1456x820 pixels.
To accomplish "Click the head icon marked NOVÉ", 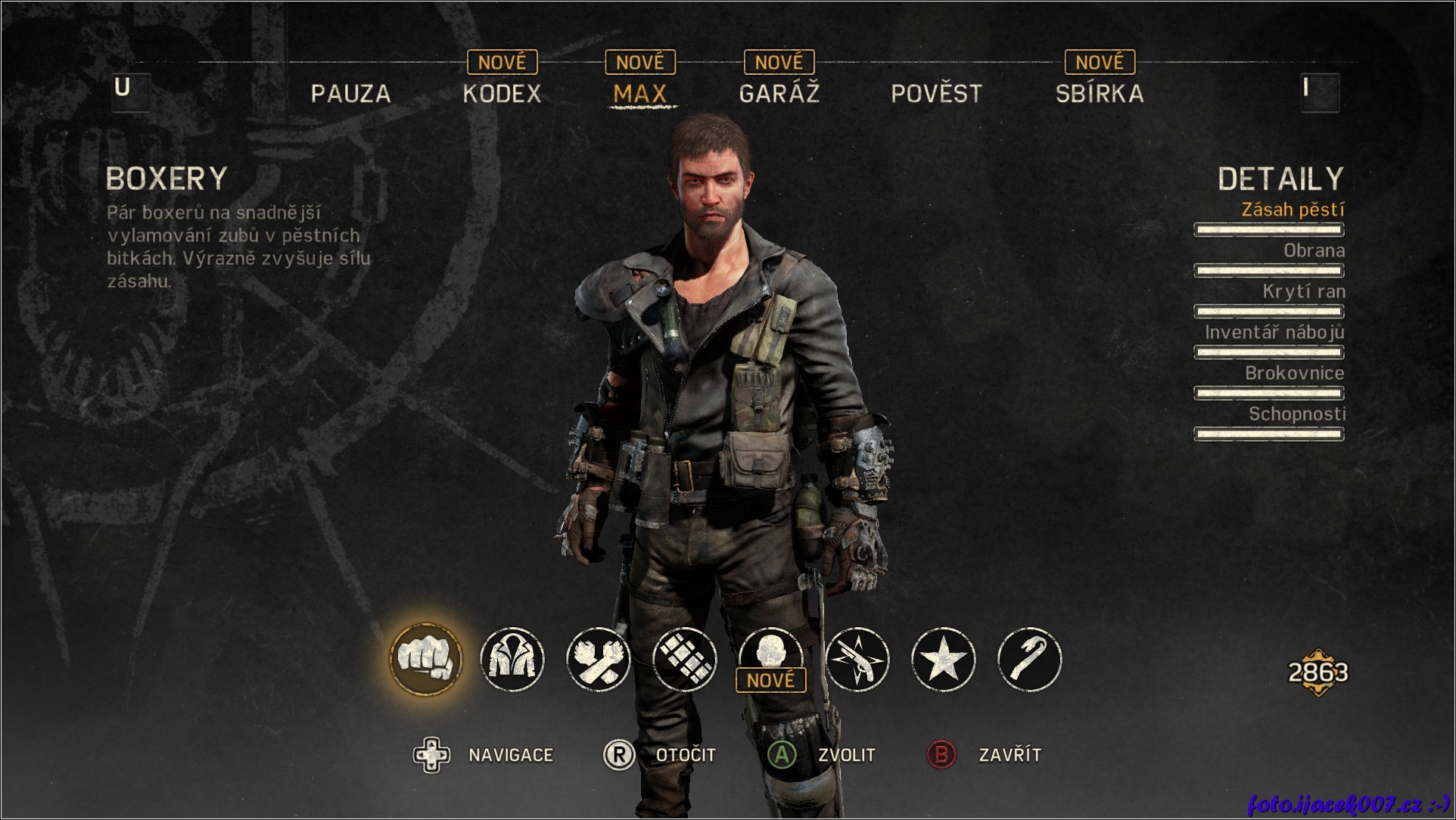I will [770, 654].
